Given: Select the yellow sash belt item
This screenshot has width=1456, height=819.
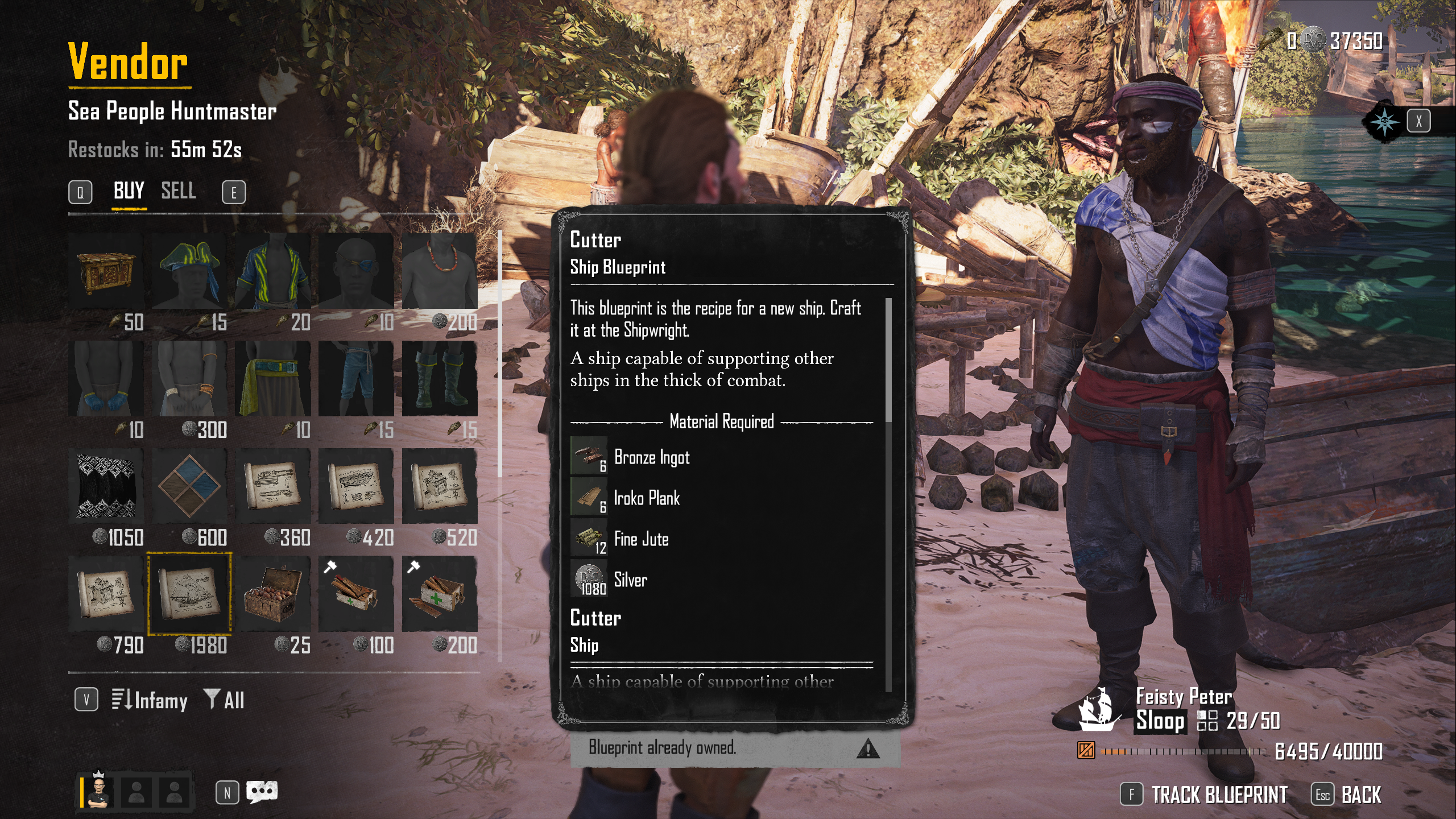Looking at the screenshot, I should [x=273, y=379].
